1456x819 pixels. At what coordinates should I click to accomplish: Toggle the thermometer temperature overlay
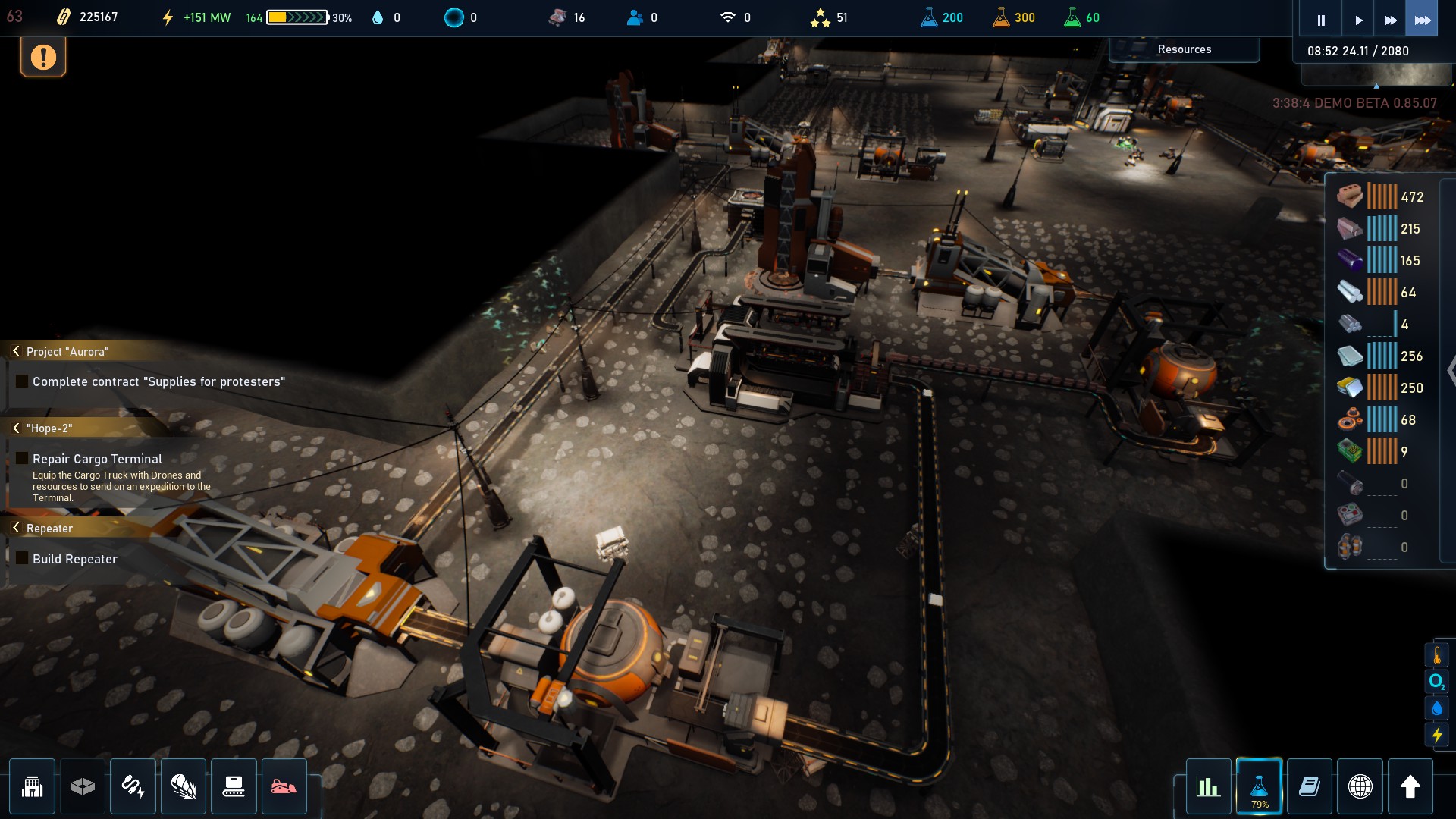[1437, 655]
